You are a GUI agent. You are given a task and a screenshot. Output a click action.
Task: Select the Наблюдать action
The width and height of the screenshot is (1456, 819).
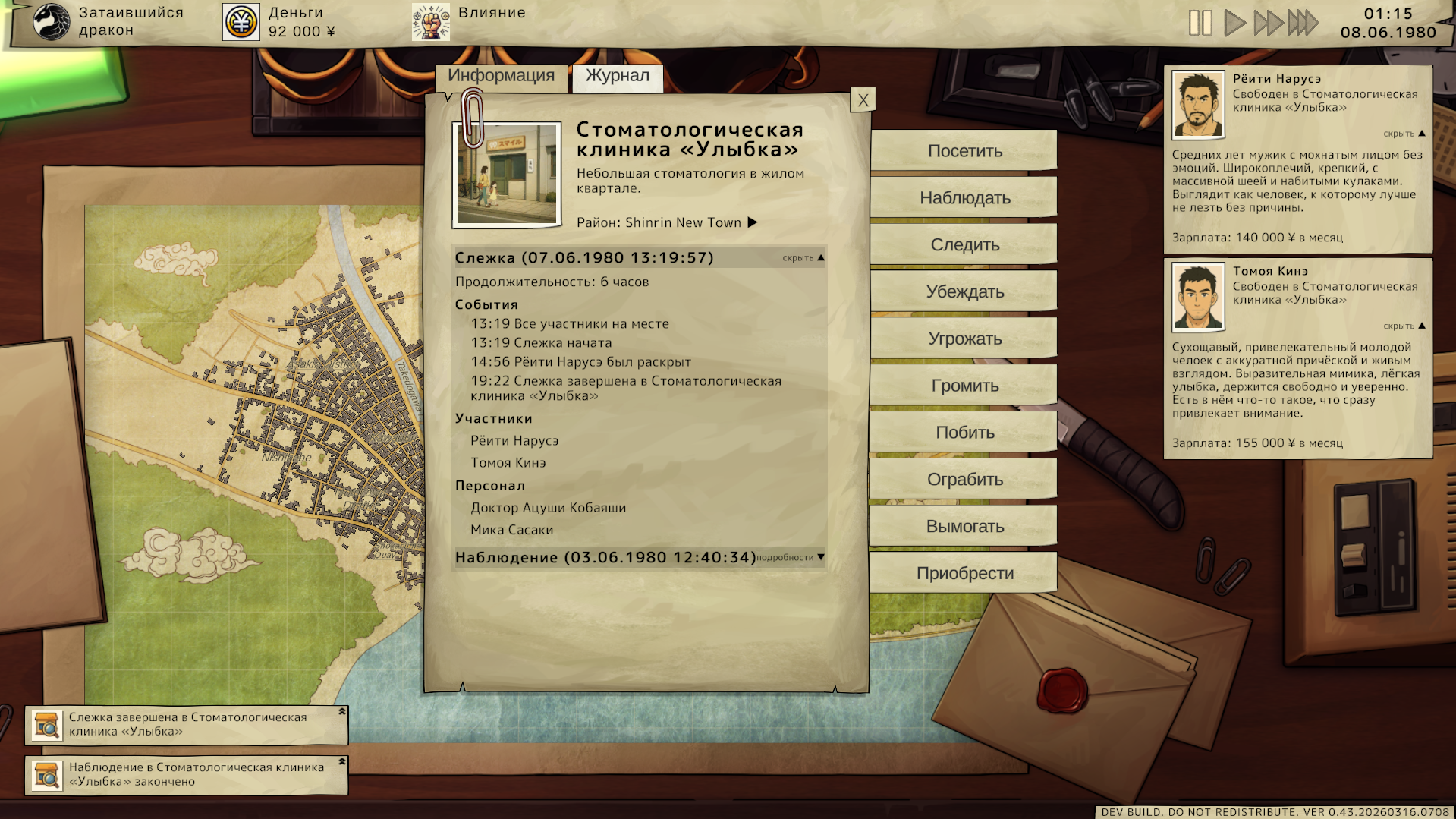[964, 198]
